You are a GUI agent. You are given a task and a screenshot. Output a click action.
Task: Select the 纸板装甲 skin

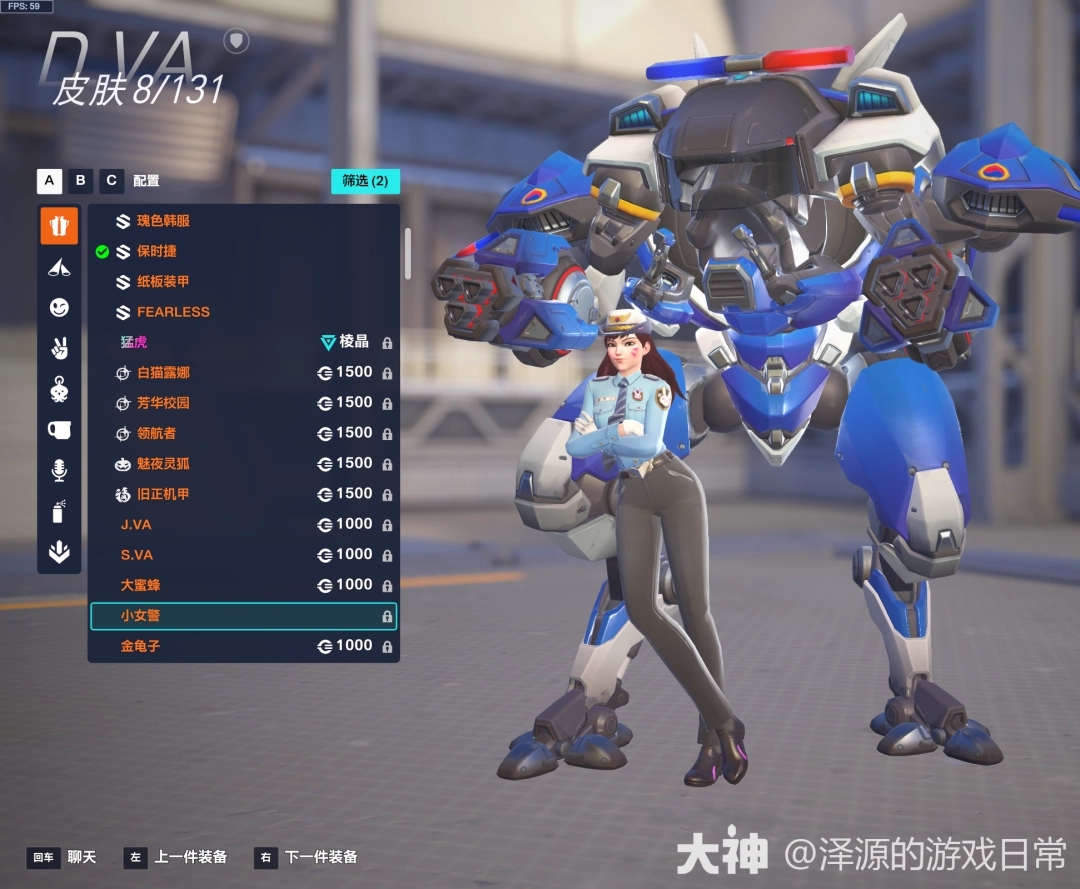tap(163, 282)
